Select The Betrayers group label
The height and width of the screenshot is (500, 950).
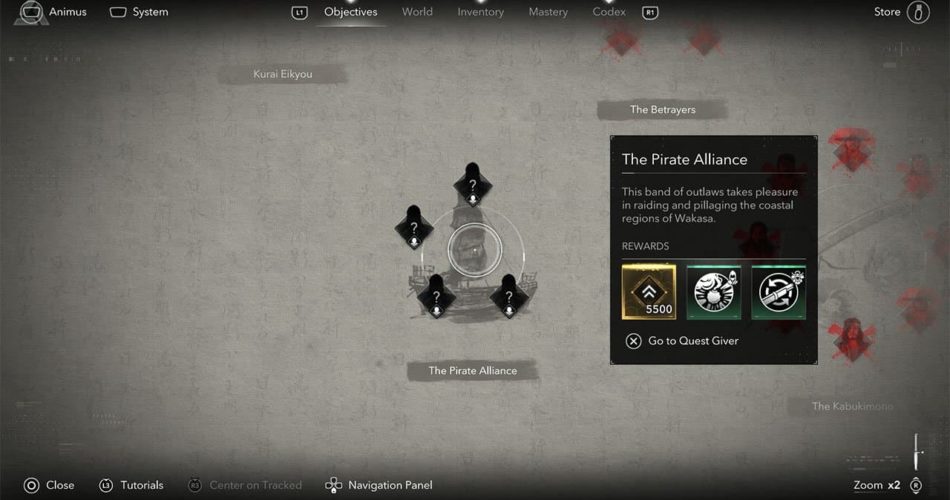pyautogui.click(x=662, y=110)
